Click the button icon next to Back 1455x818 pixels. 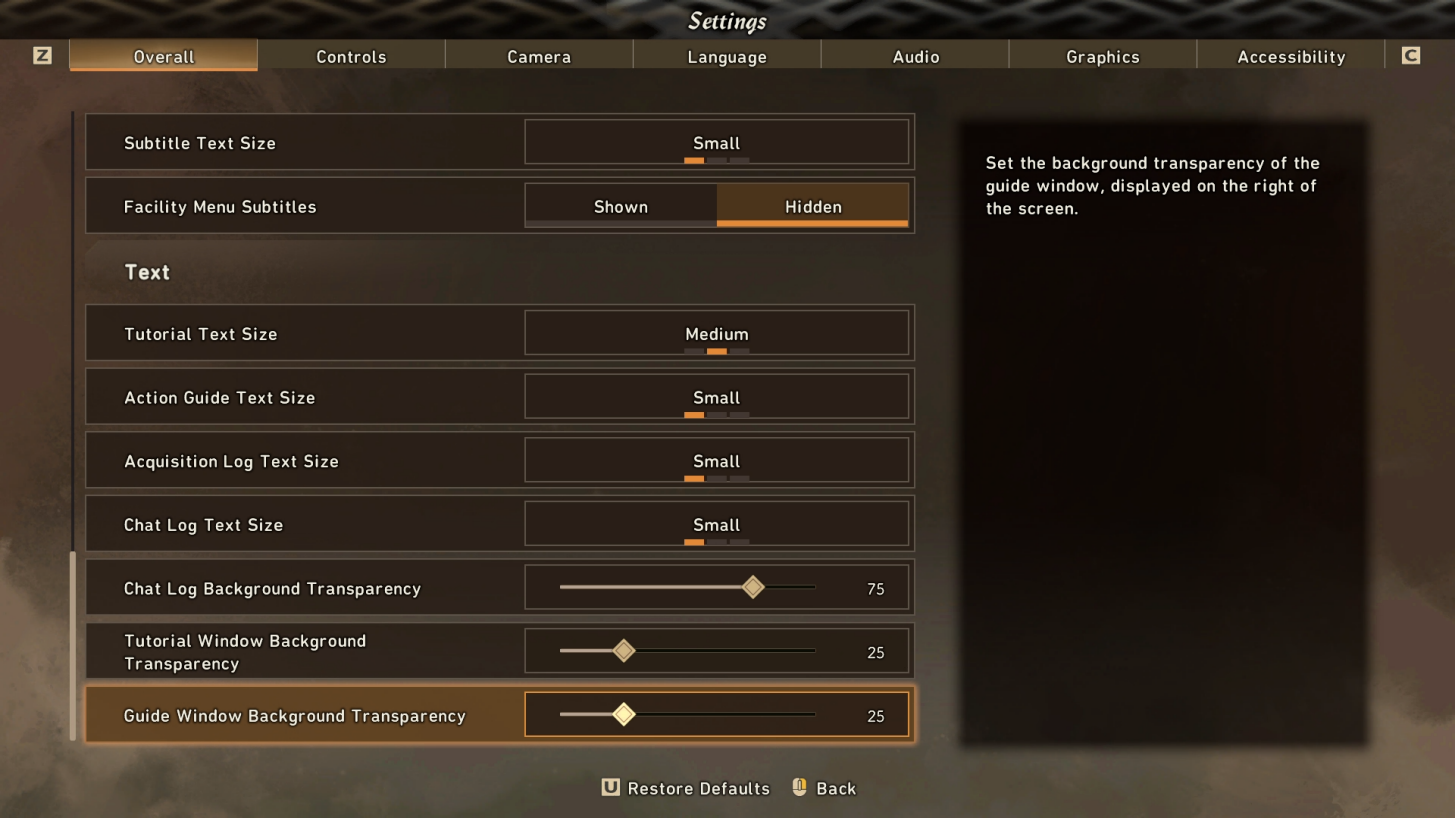coord(797,788)
